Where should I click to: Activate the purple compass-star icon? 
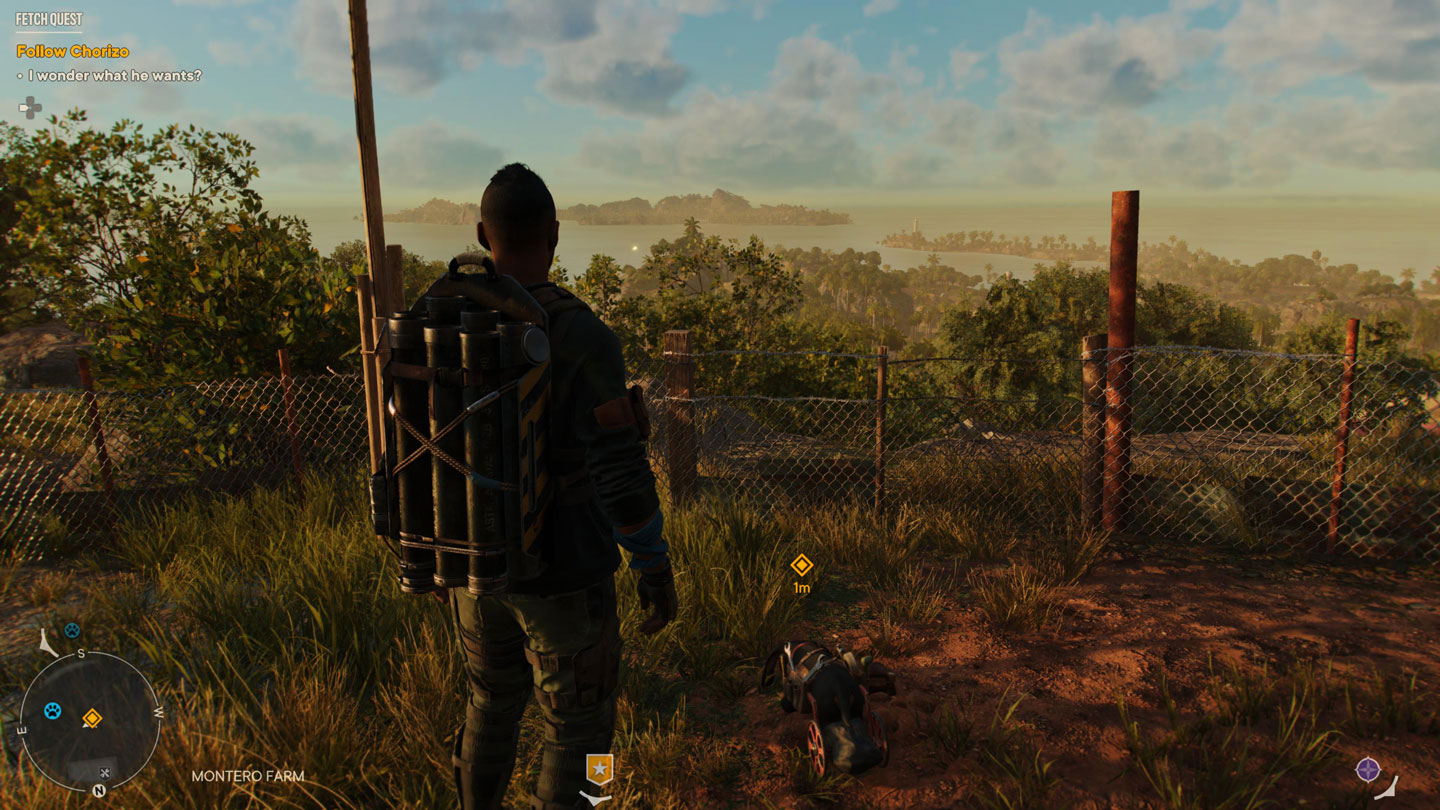pyautogui.click(x=1367, y=769)
